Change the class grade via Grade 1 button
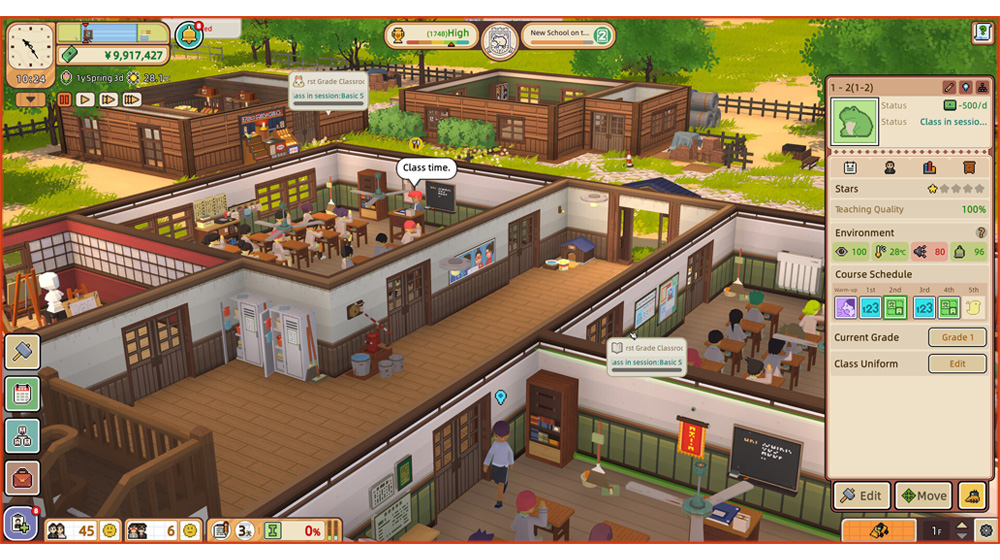The height and width of the screenshot is (560, 1000). click(957, 337)
